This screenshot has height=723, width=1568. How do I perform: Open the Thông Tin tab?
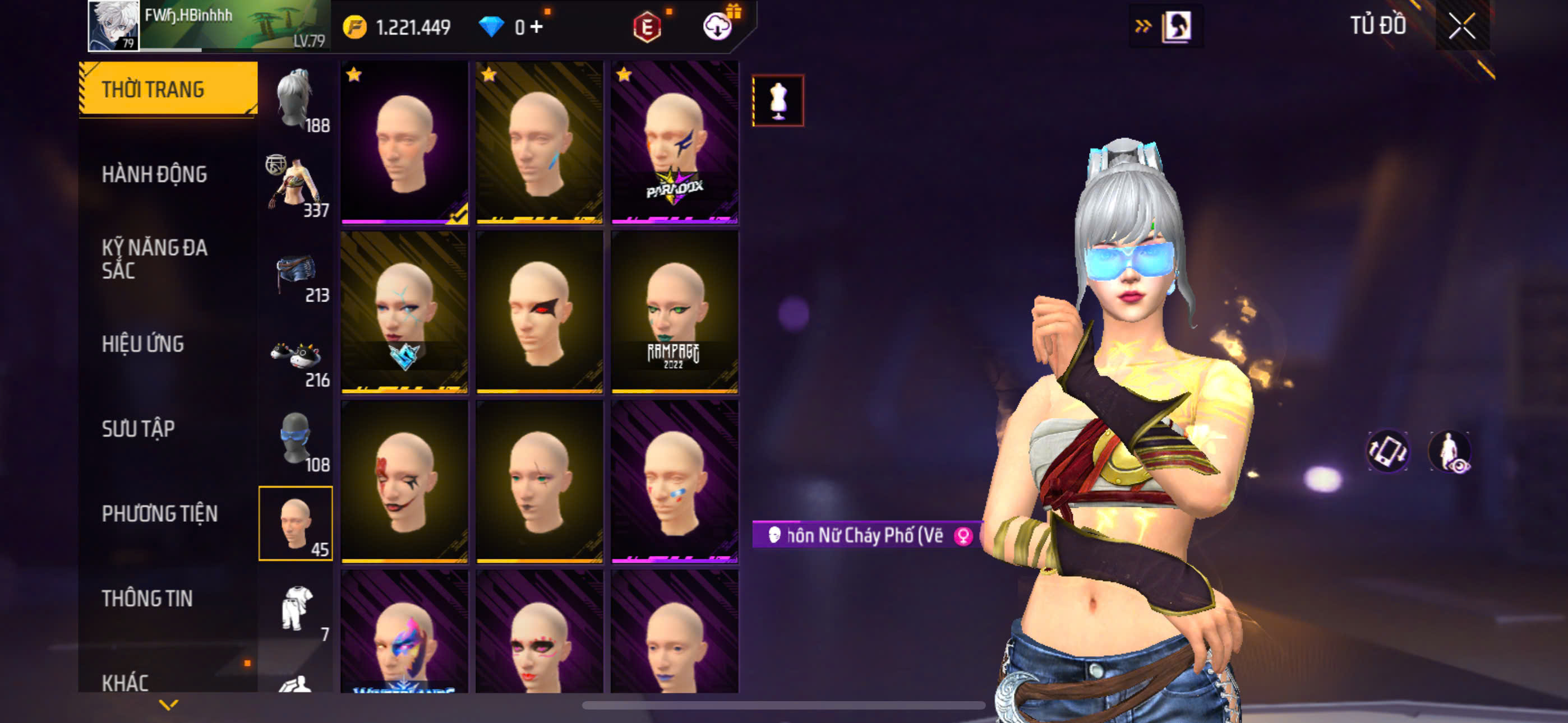coord(147,598)
